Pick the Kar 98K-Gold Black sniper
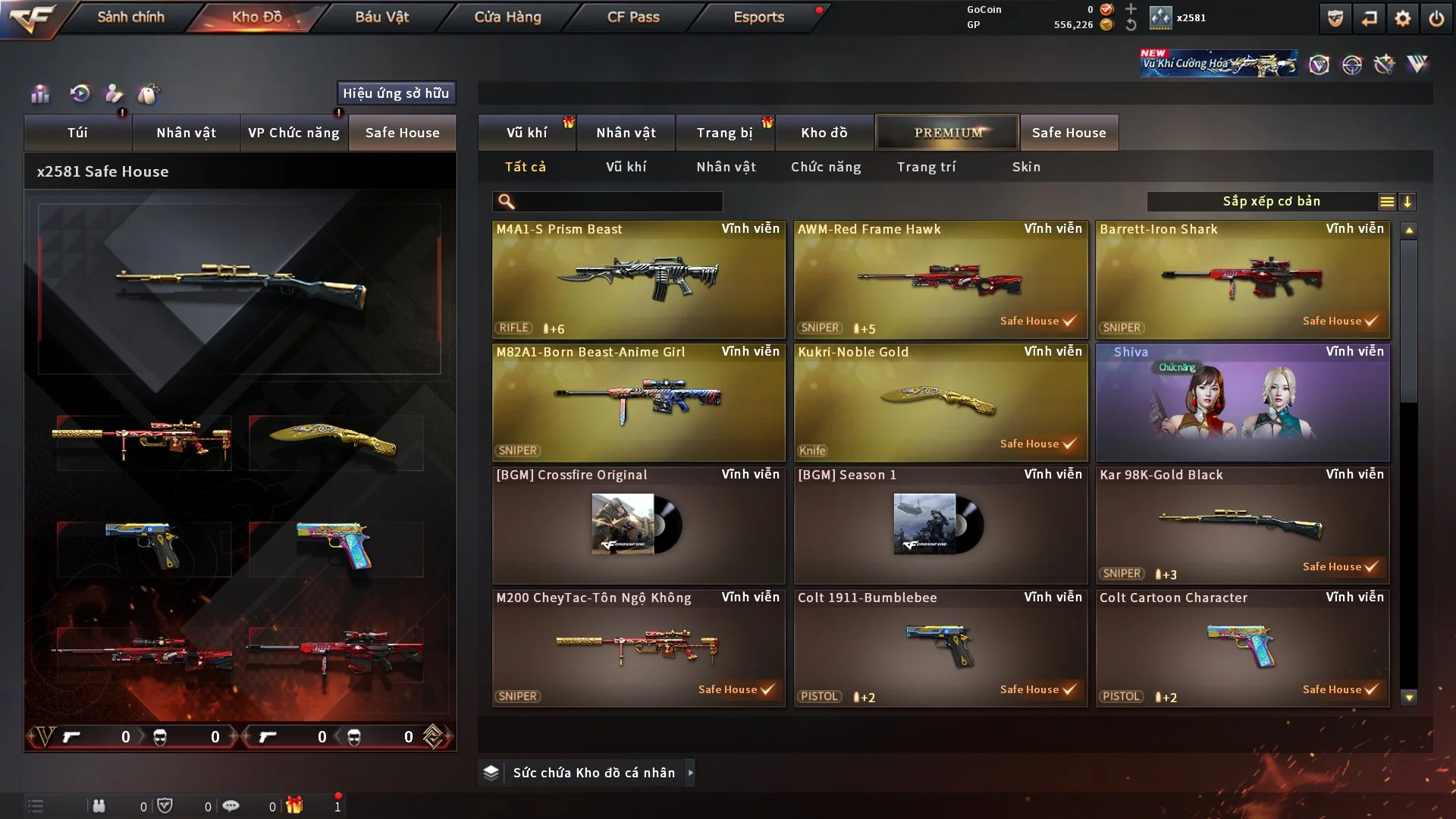The image size is (1456, 819). 1242,526
